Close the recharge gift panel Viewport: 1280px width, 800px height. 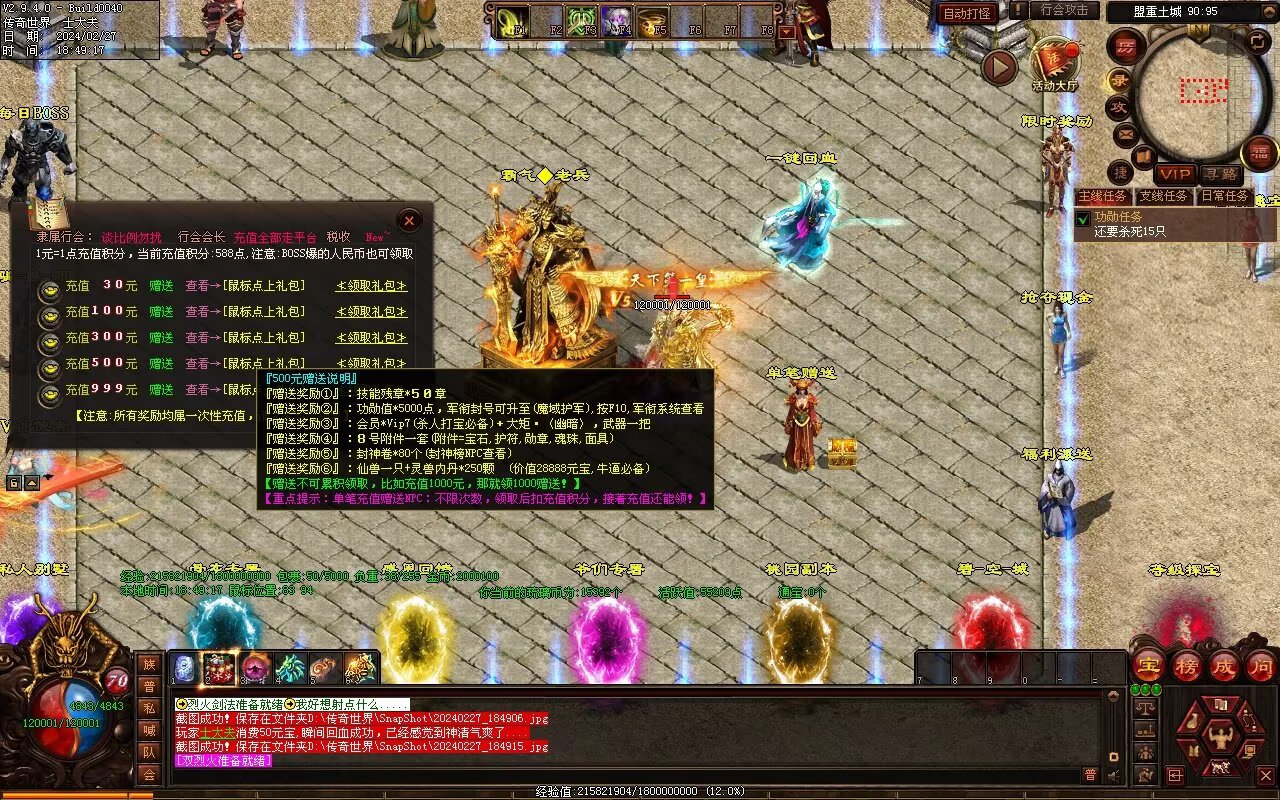tap(409, 220)
